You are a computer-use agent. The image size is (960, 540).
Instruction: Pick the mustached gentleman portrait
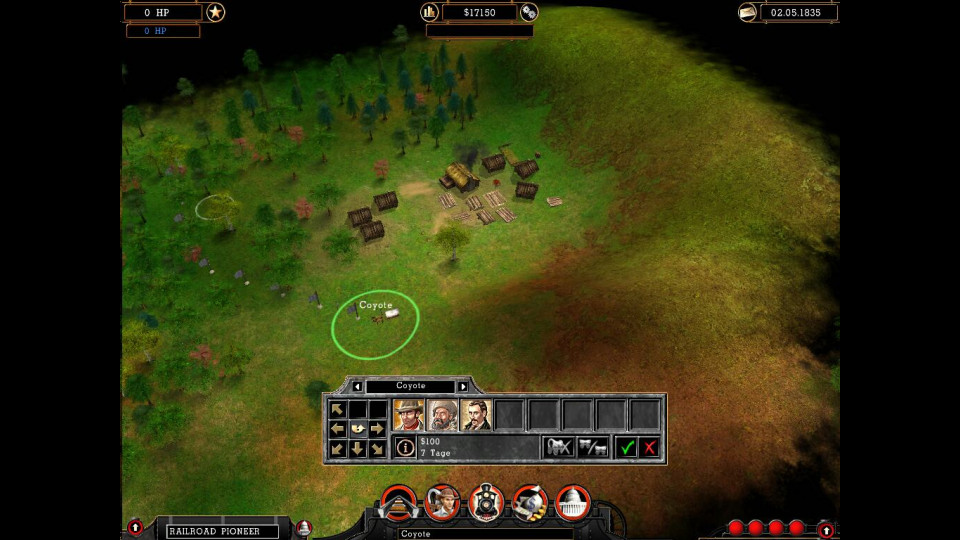[x=476, y=414]
